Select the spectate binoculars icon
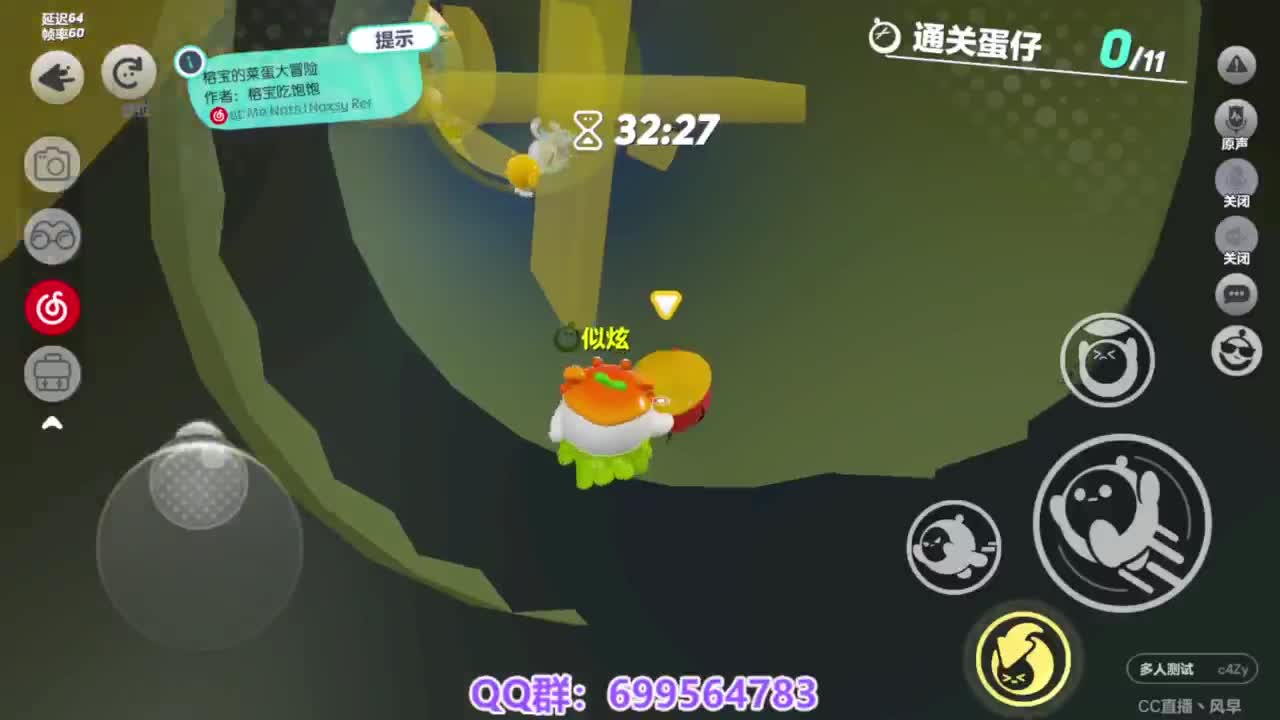1280x720 pixels. tap(52, 237)
